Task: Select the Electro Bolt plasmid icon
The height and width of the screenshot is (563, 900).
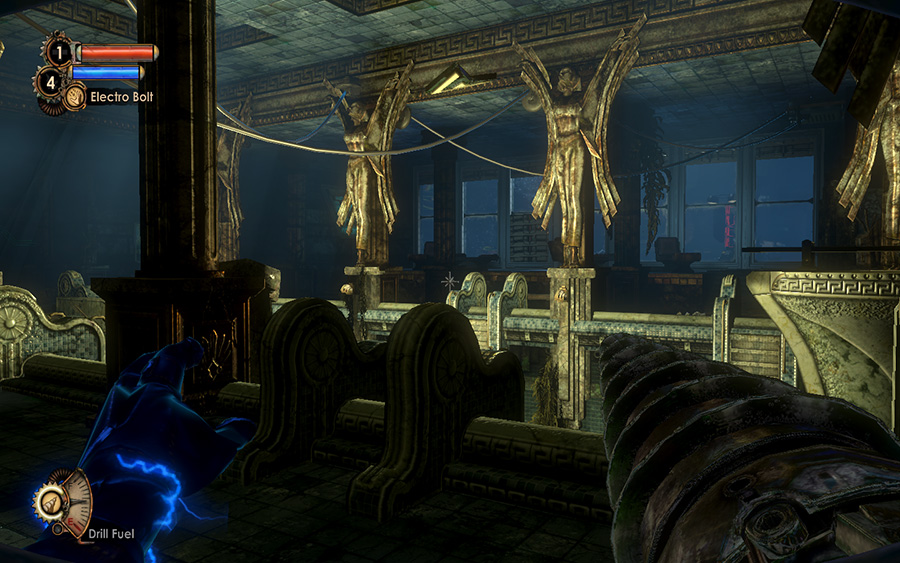Action: coord(74,97)
